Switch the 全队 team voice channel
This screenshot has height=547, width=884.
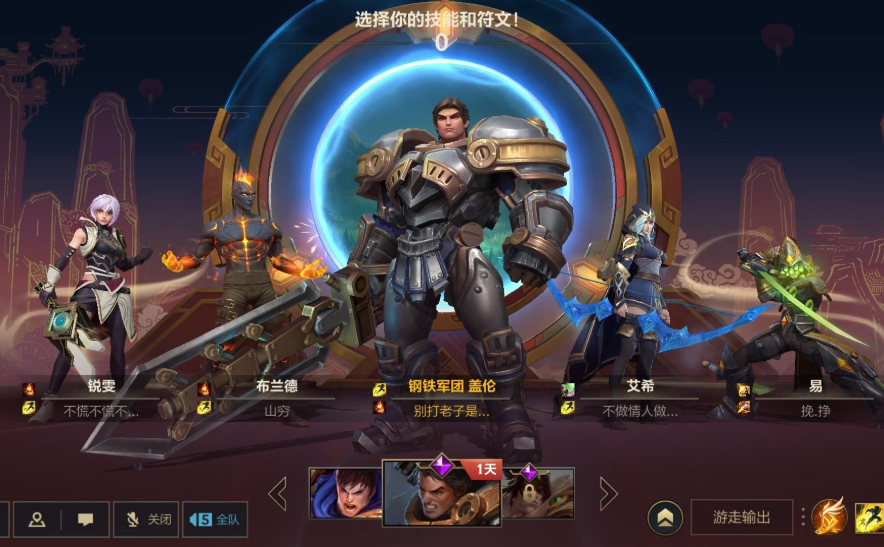[x=215, y=520]
